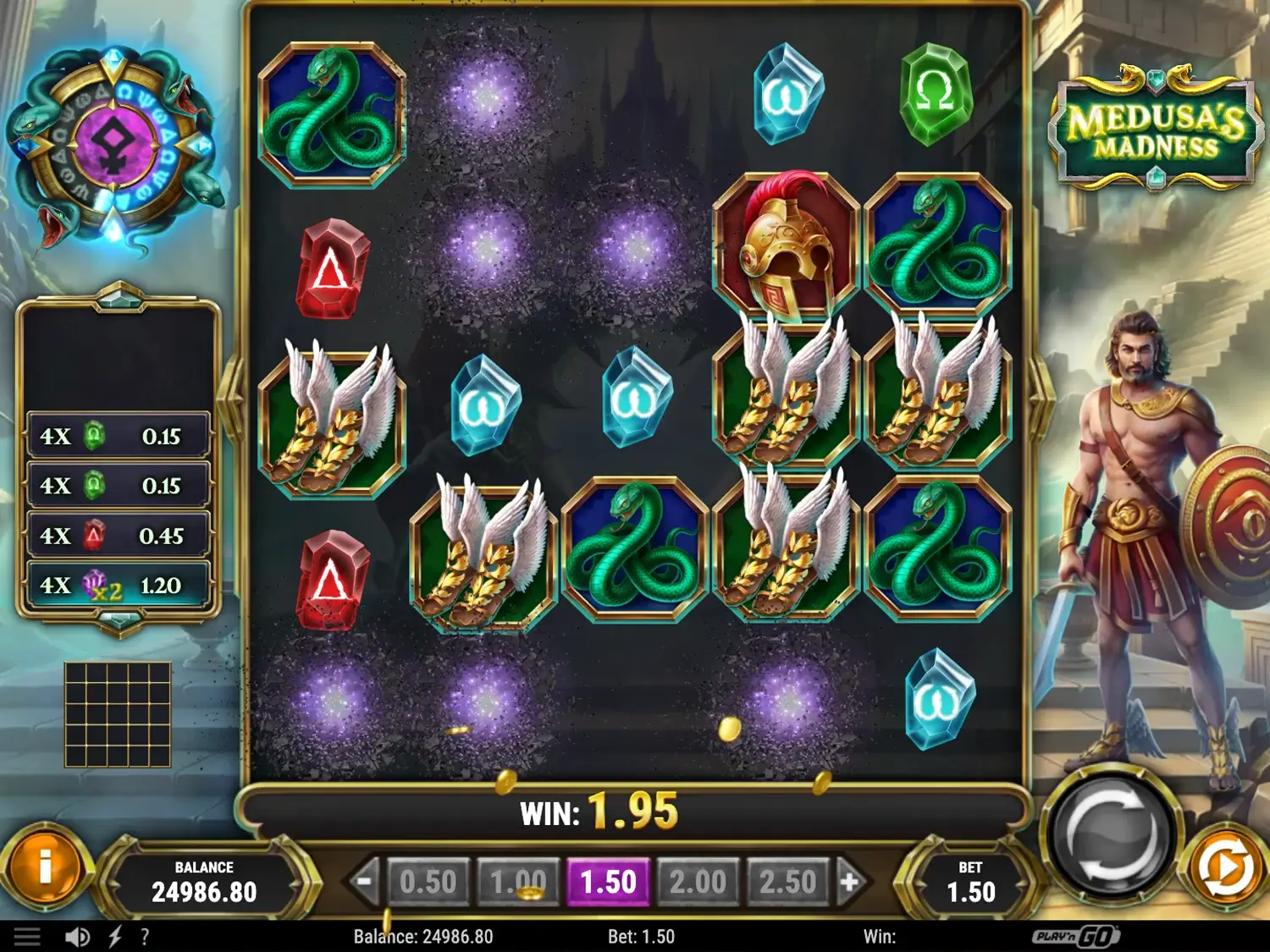Pick the 2.50 bet level

[787, 883]
